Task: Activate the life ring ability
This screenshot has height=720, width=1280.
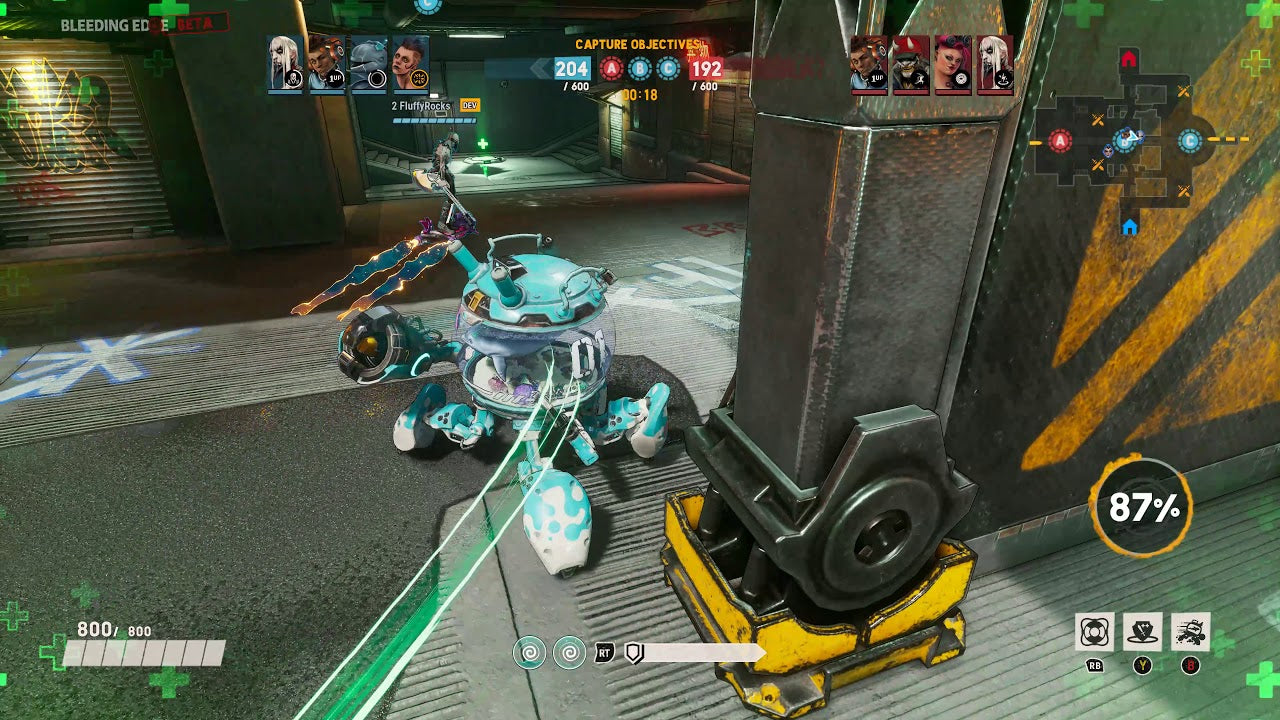Action: click(1095, 632)
